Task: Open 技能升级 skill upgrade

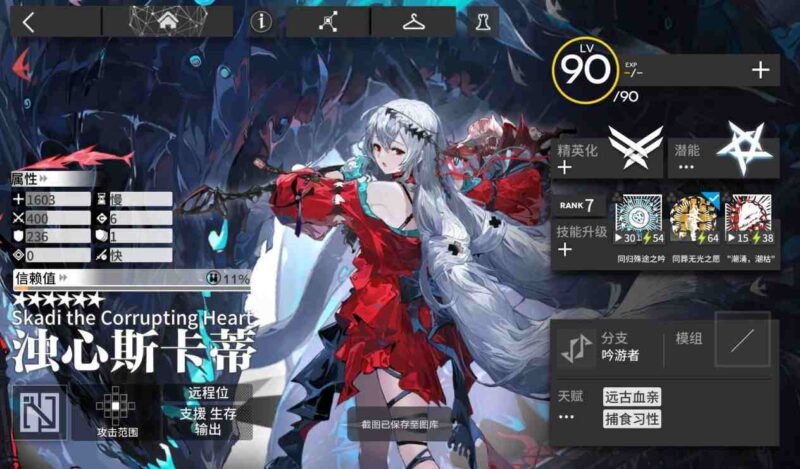Action: click(579, 239)
